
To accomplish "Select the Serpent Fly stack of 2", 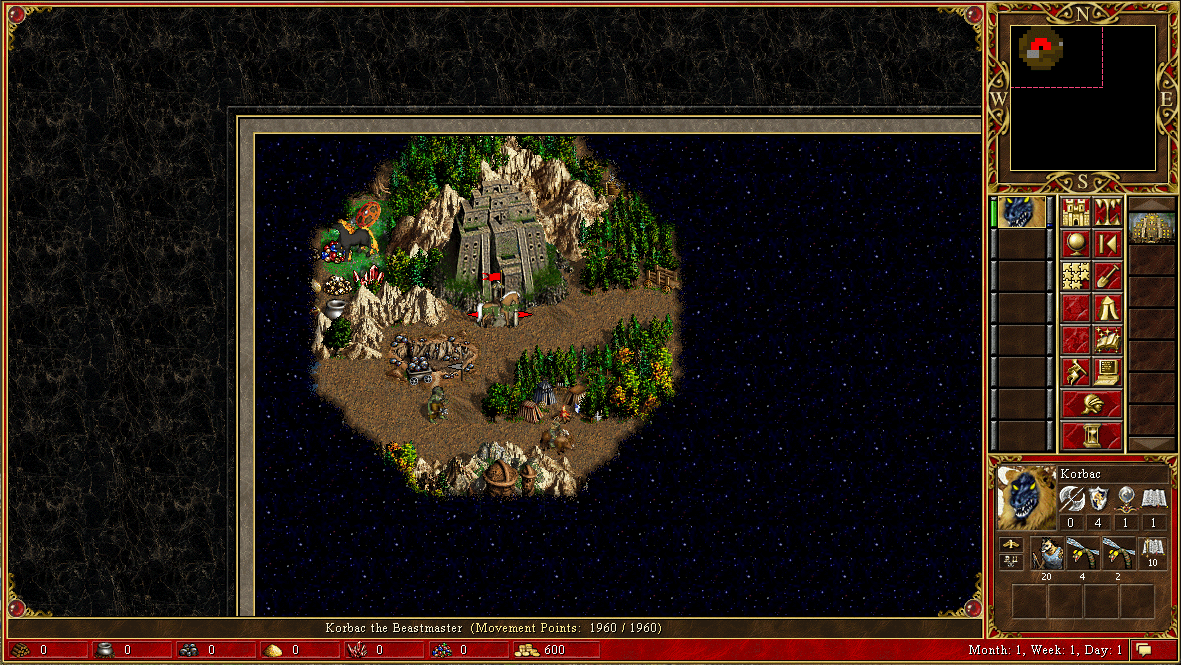I will coord(1118,553).
